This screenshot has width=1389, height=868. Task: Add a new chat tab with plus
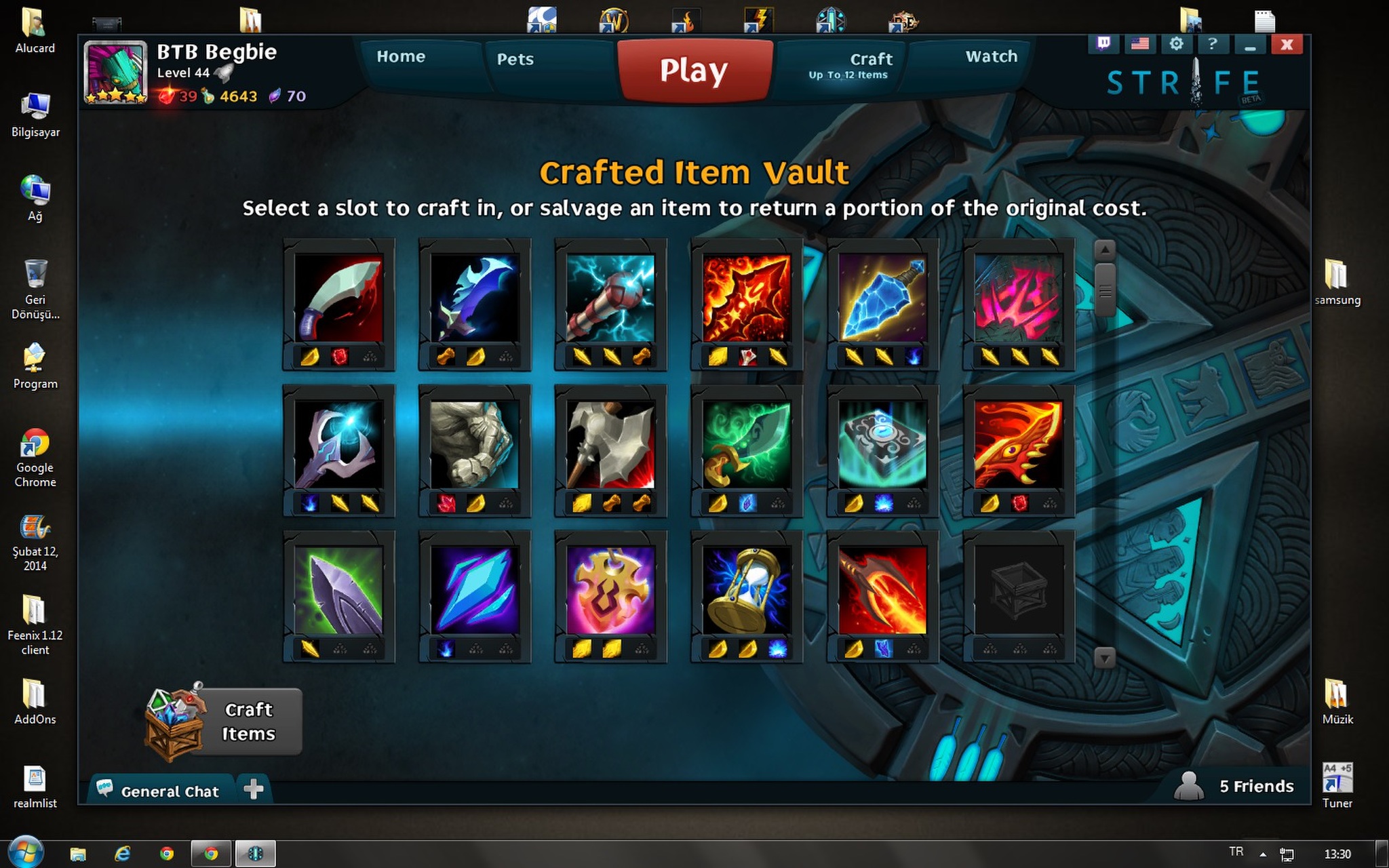point(253,789)
